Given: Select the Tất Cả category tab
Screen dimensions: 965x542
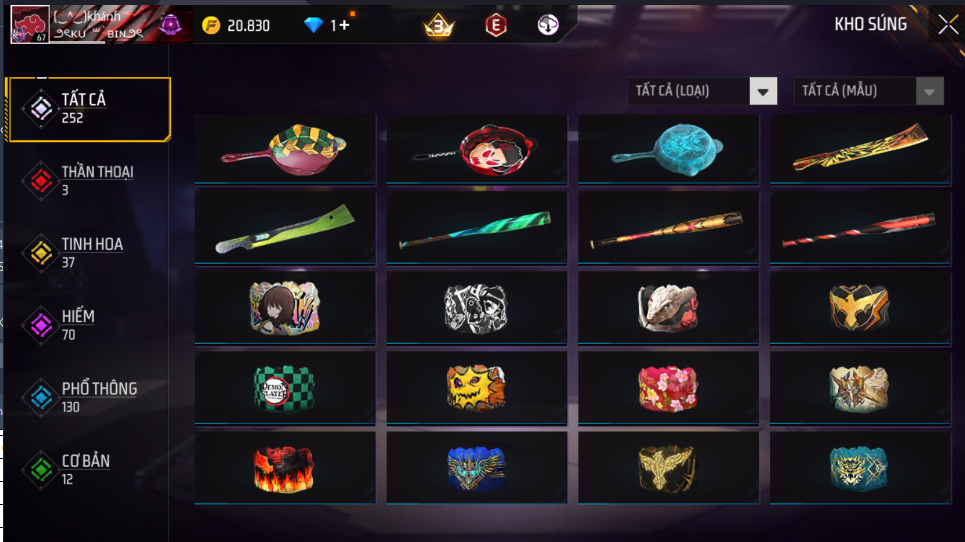Looking at the screenshot, I should (x=88, y=108).
